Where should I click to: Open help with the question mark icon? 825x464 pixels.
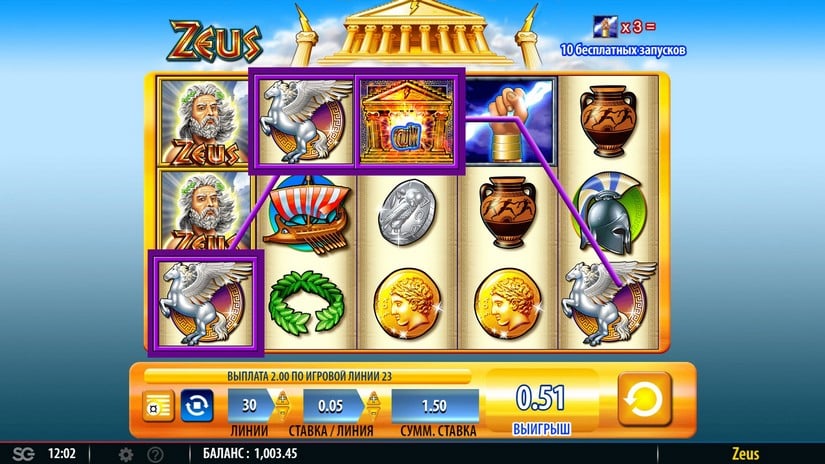pyautogui.click(x=155, y=454)
